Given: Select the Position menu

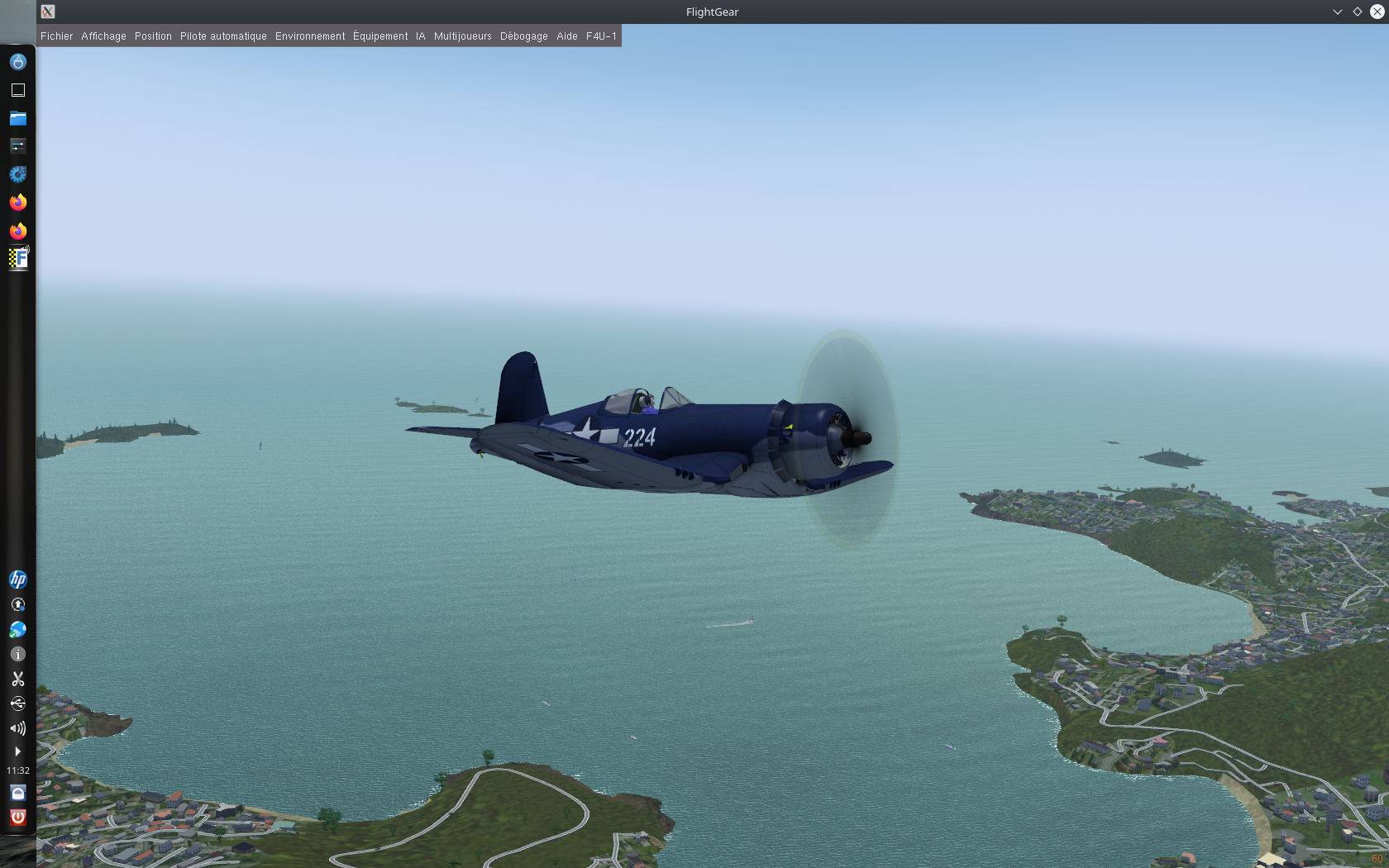Looking at the screenshot, I should 153,36.
